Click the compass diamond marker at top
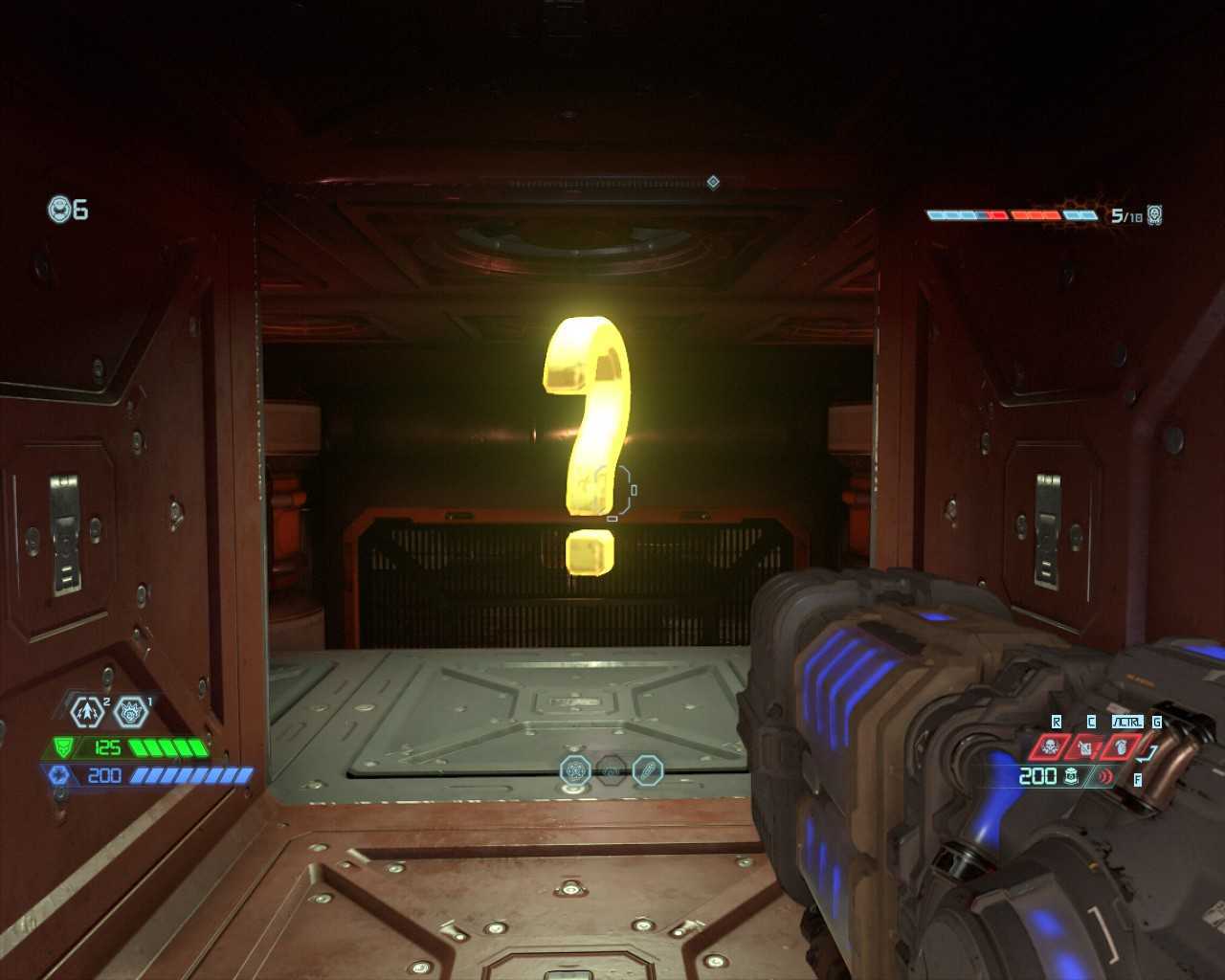 713,182
